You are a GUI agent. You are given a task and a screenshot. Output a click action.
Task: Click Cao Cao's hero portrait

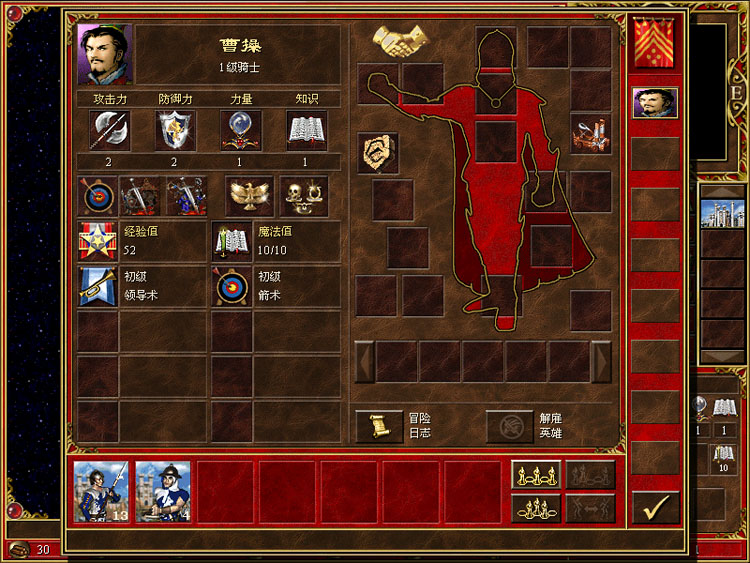(104, 54)
